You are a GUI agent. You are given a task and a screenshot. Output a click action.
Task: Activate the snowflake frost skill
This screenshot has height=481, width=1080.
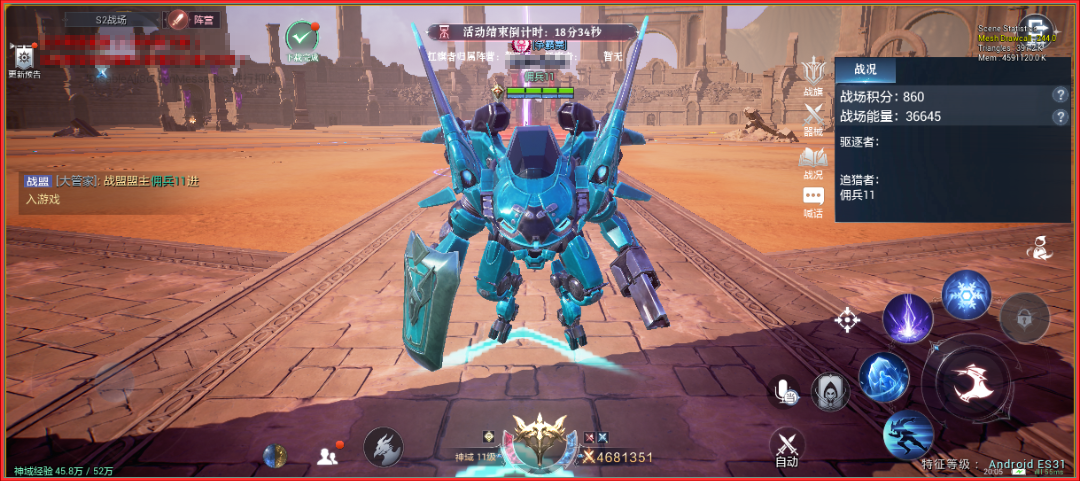click(966, 294)
